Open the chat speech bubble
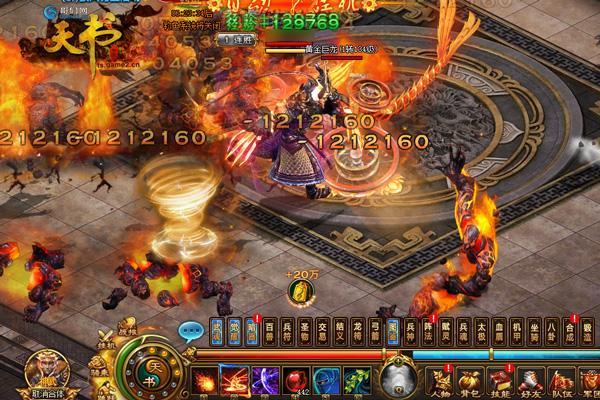This screenshot has width=600, height=400. (190, 331)
